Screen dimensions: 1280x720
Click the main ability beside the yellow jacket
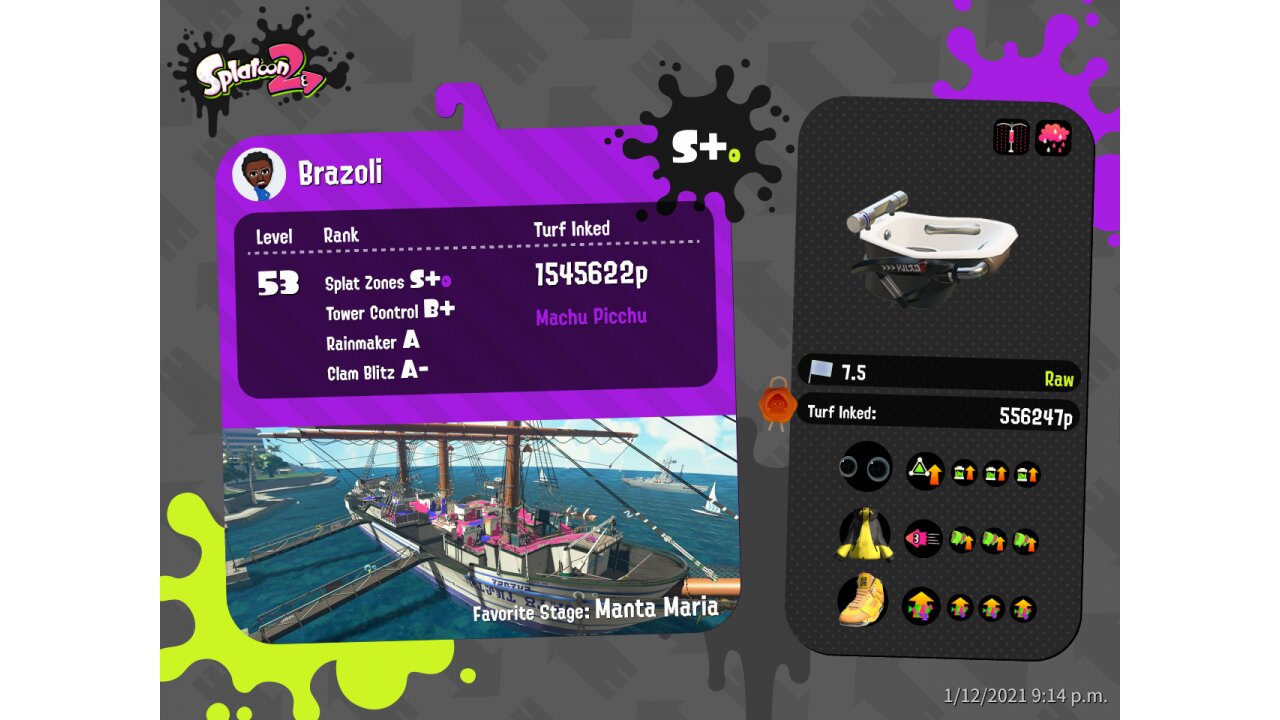[923, 539]
